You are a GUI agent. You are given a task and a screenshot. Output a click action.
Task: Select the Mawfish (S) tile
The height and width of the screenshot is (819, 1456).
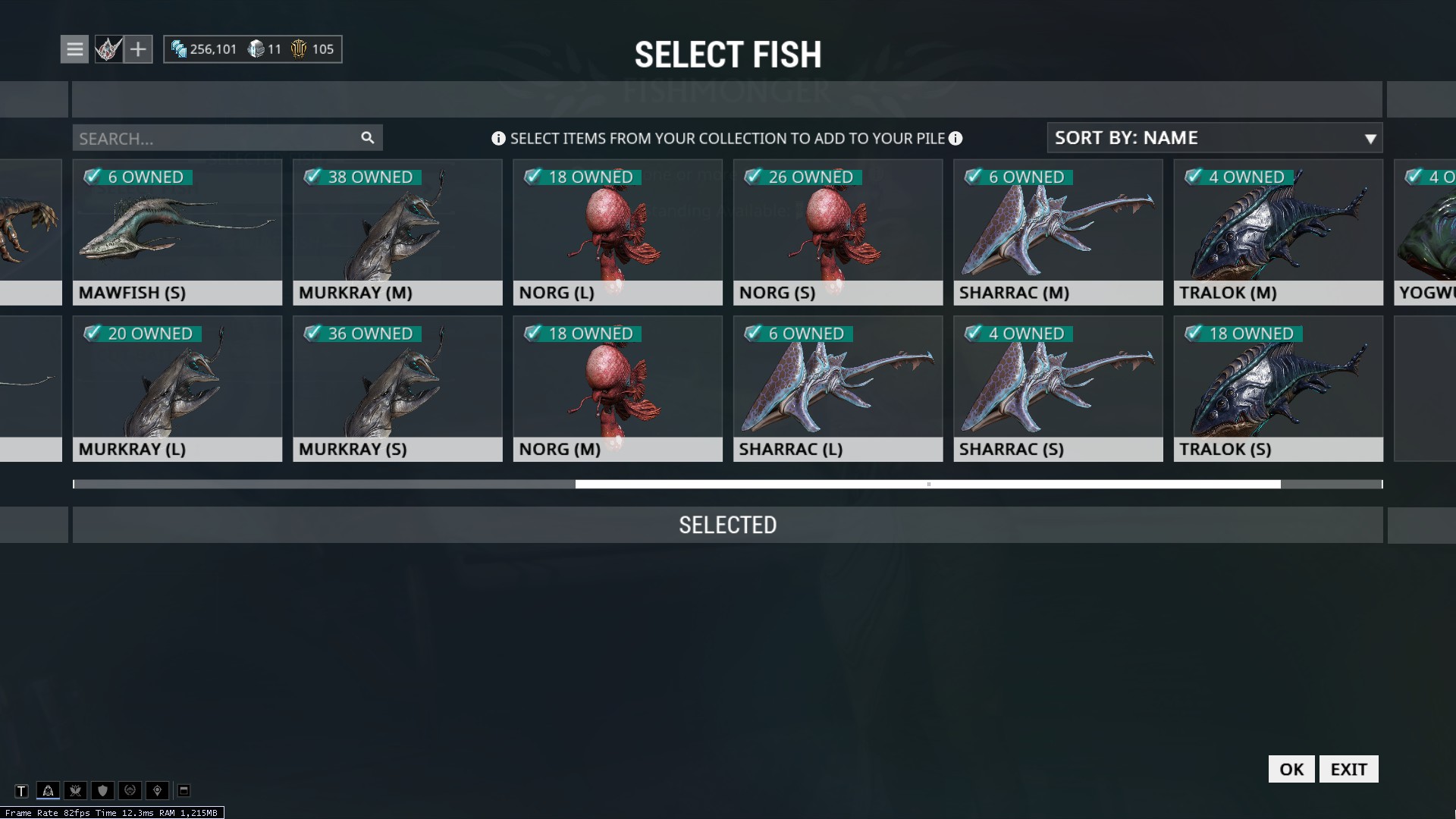coord(177,232)
